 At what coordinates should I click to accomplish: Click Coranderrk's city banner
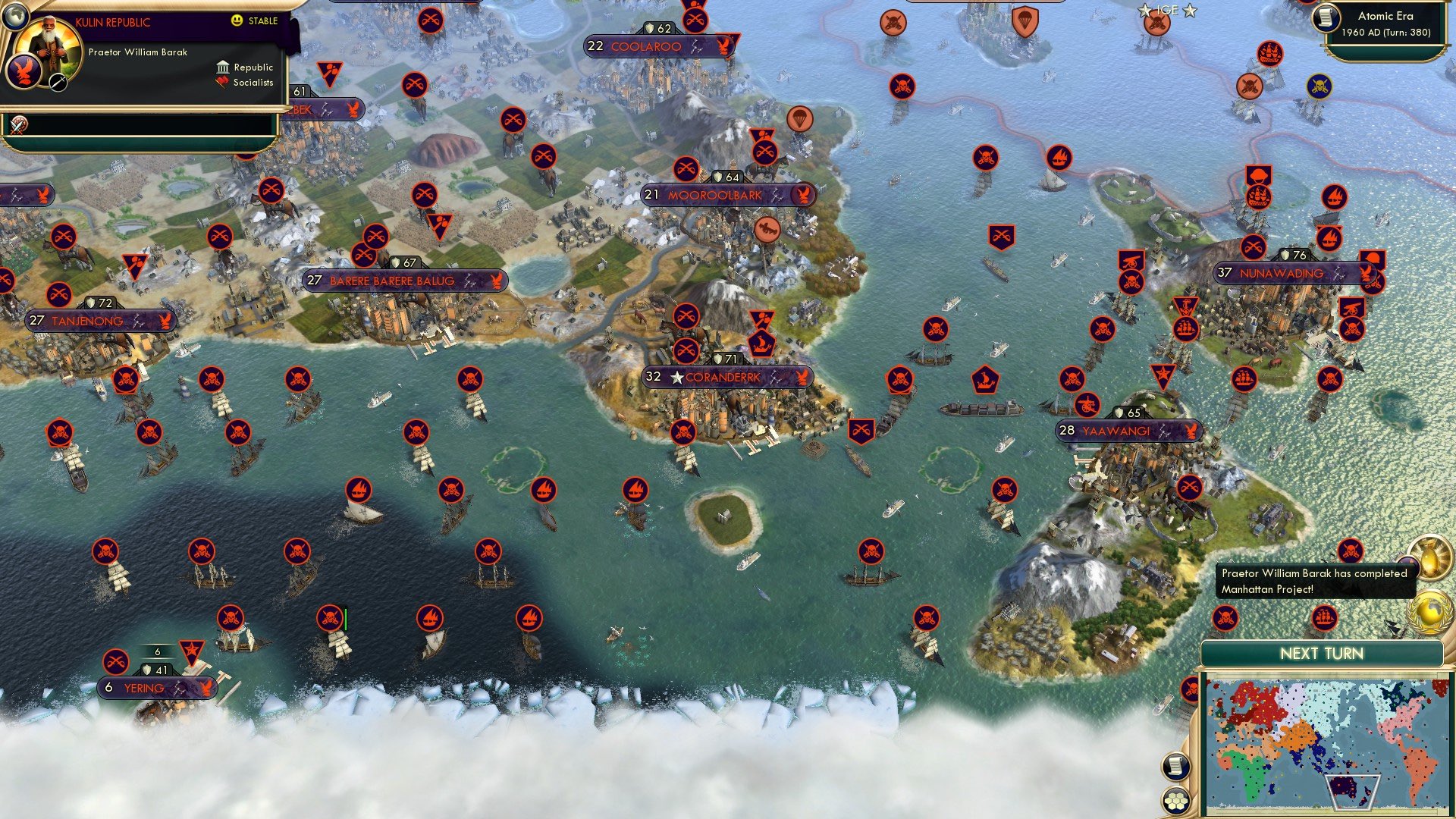coord(728,376)
